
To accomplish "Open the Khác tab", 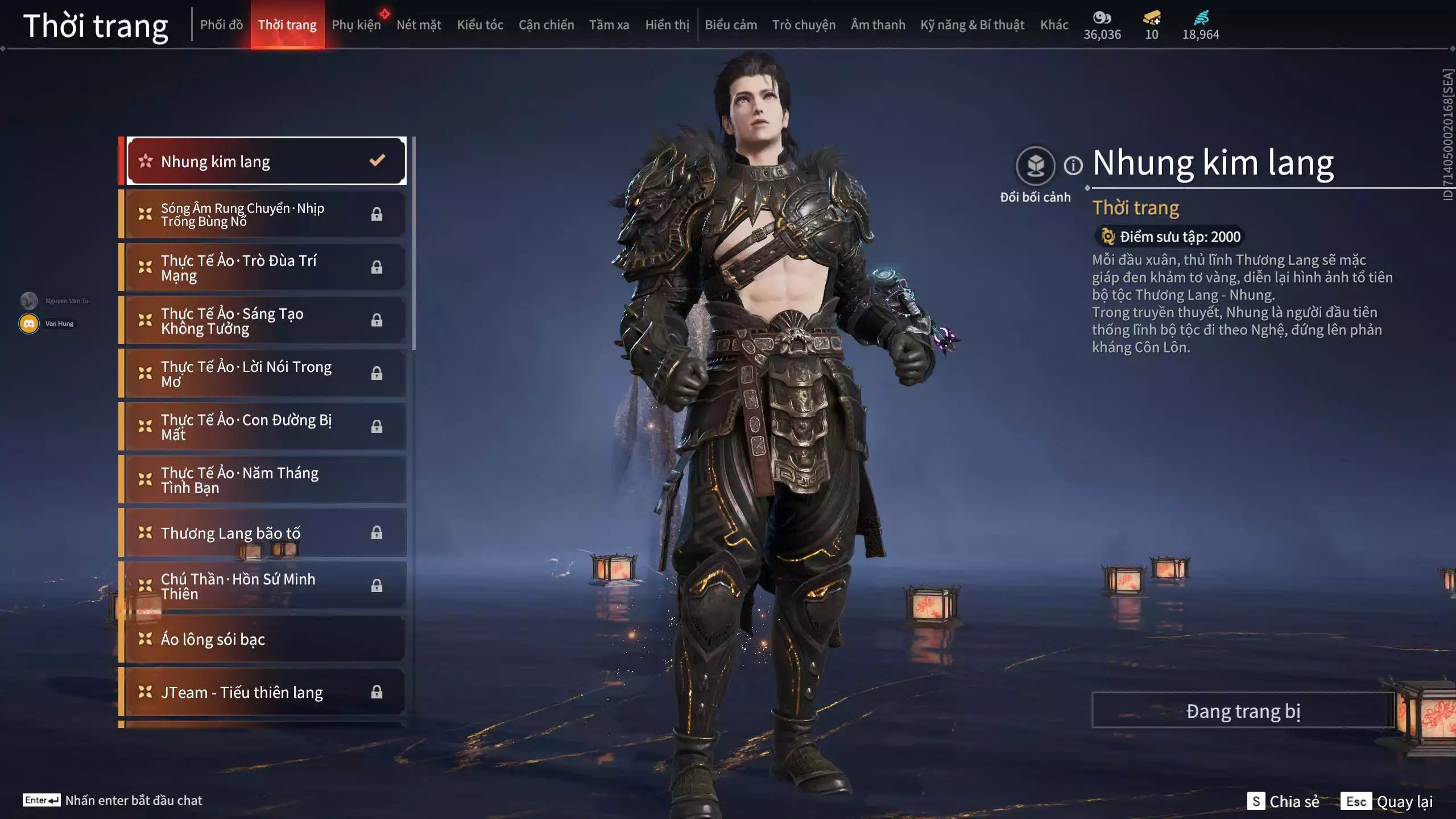I will (1054, 24).
